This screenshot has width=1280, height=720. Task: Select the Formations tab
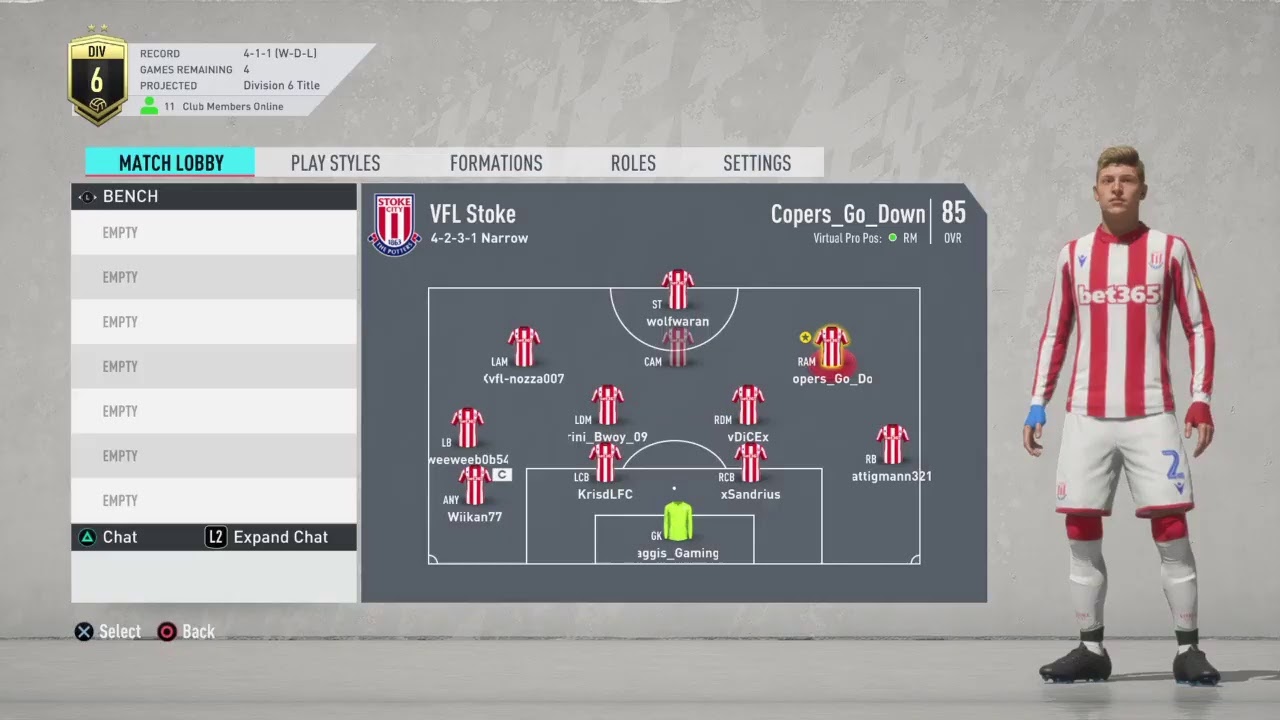(496, 163)
